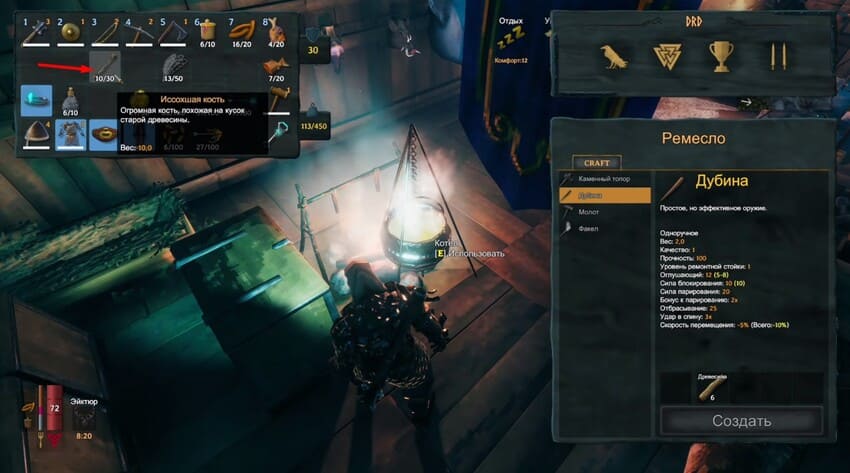Pick the Факел recipe entry
Image resolution: width=850 pixels, height=473 pixels.
click(606, 228)
